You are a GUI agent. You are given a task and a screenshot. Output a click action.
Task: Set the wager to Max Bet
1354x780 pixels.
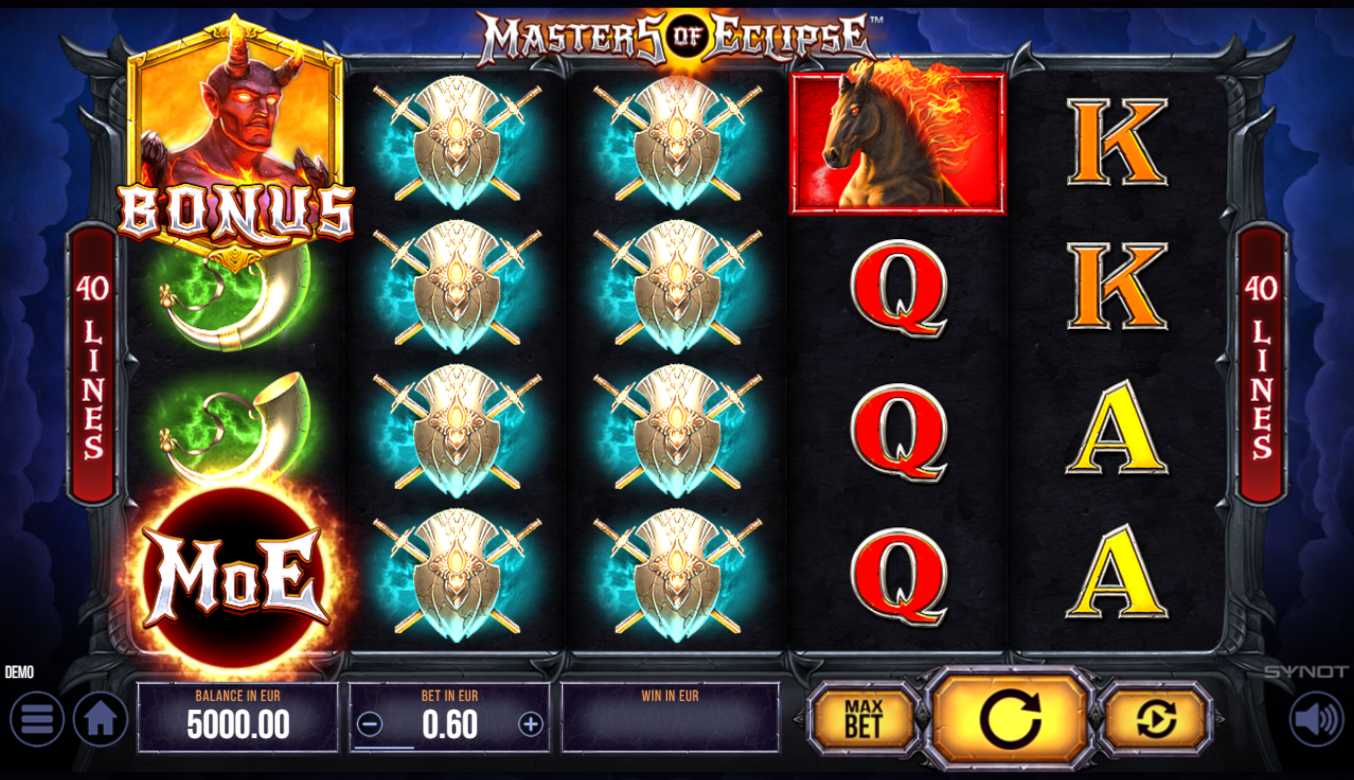[863, 718]
